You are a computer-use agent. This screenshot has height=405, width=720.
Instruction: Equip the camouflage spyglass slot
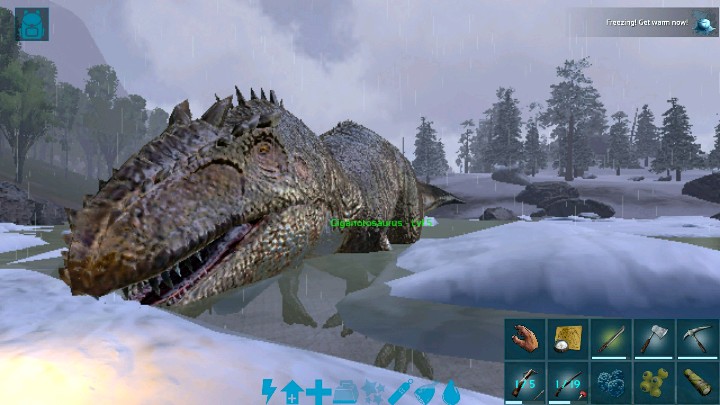tap(696, 382)
